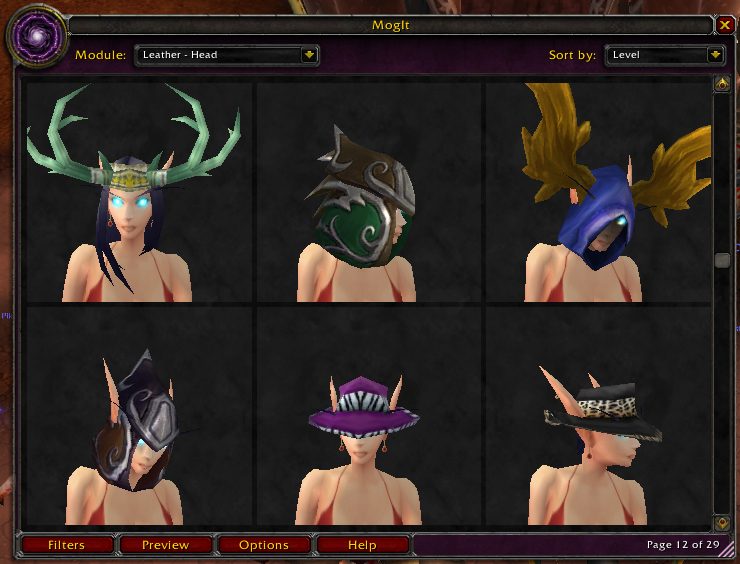Open the Filters panel
Viewport: 740px width, 564px height.
(66, 545)
